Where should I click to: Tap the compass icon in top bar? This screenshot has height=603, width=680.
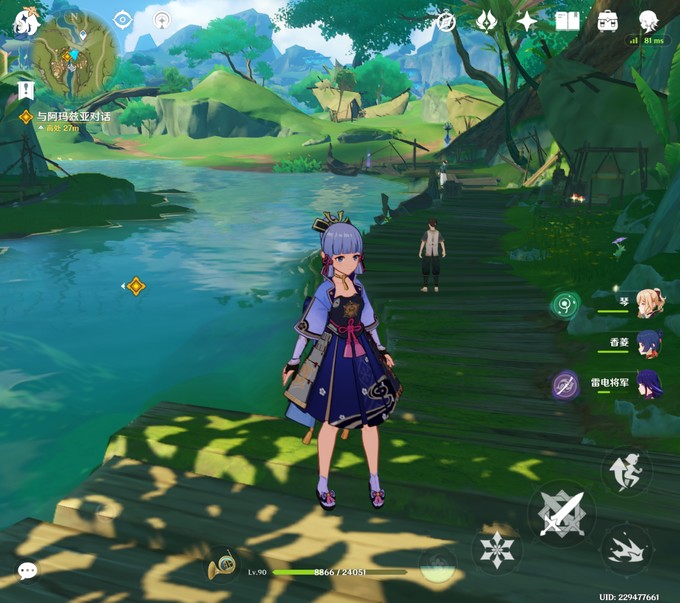[x=447, y=21]
